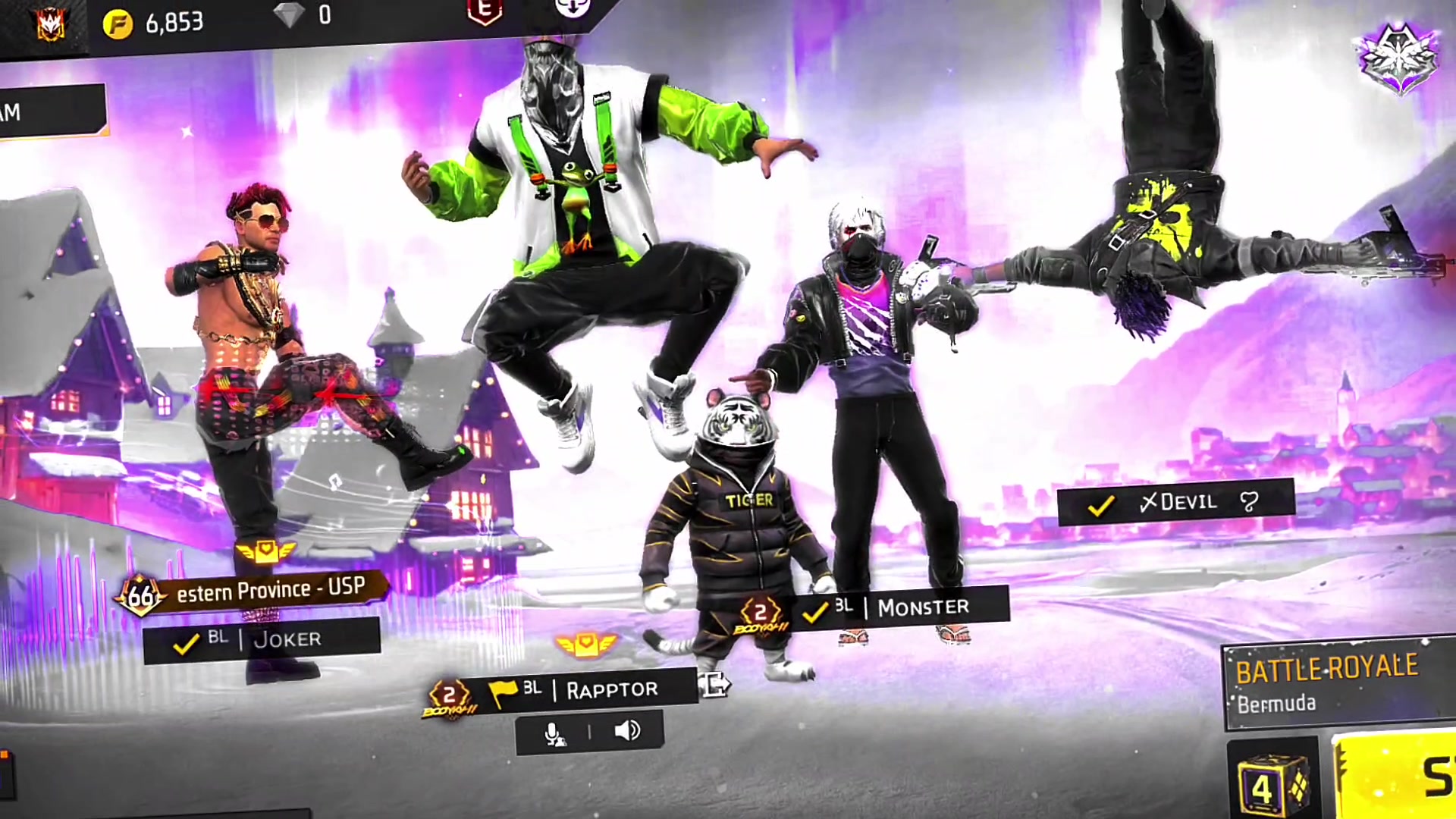Viewport: 1456px width, 819px height.
Task: Select the Devil player nameplate
Action: tap(1175, 502)
